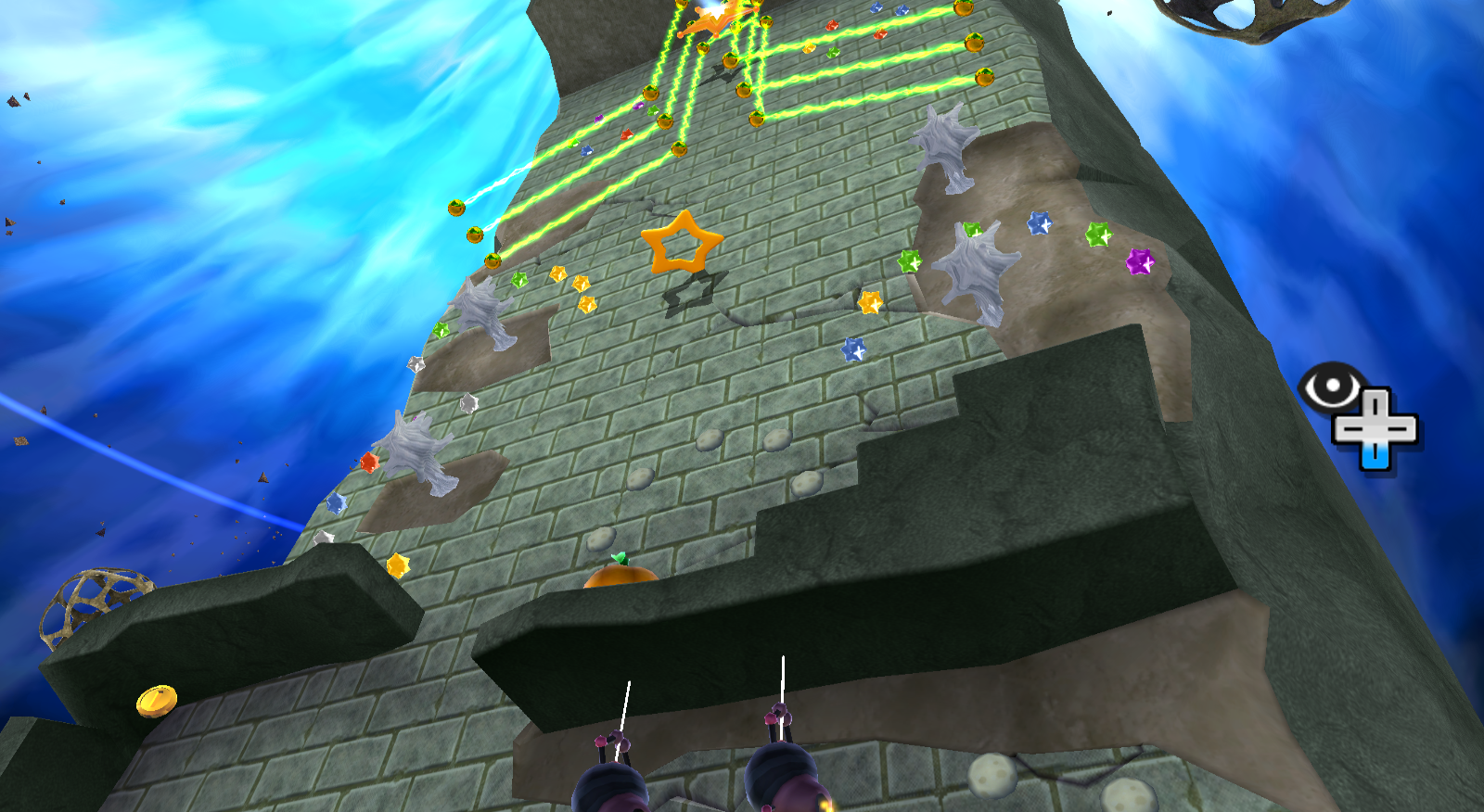Click the blue D-pad camera control icon
Viewport: 1484px width, 812px height.
(1376, 428)
